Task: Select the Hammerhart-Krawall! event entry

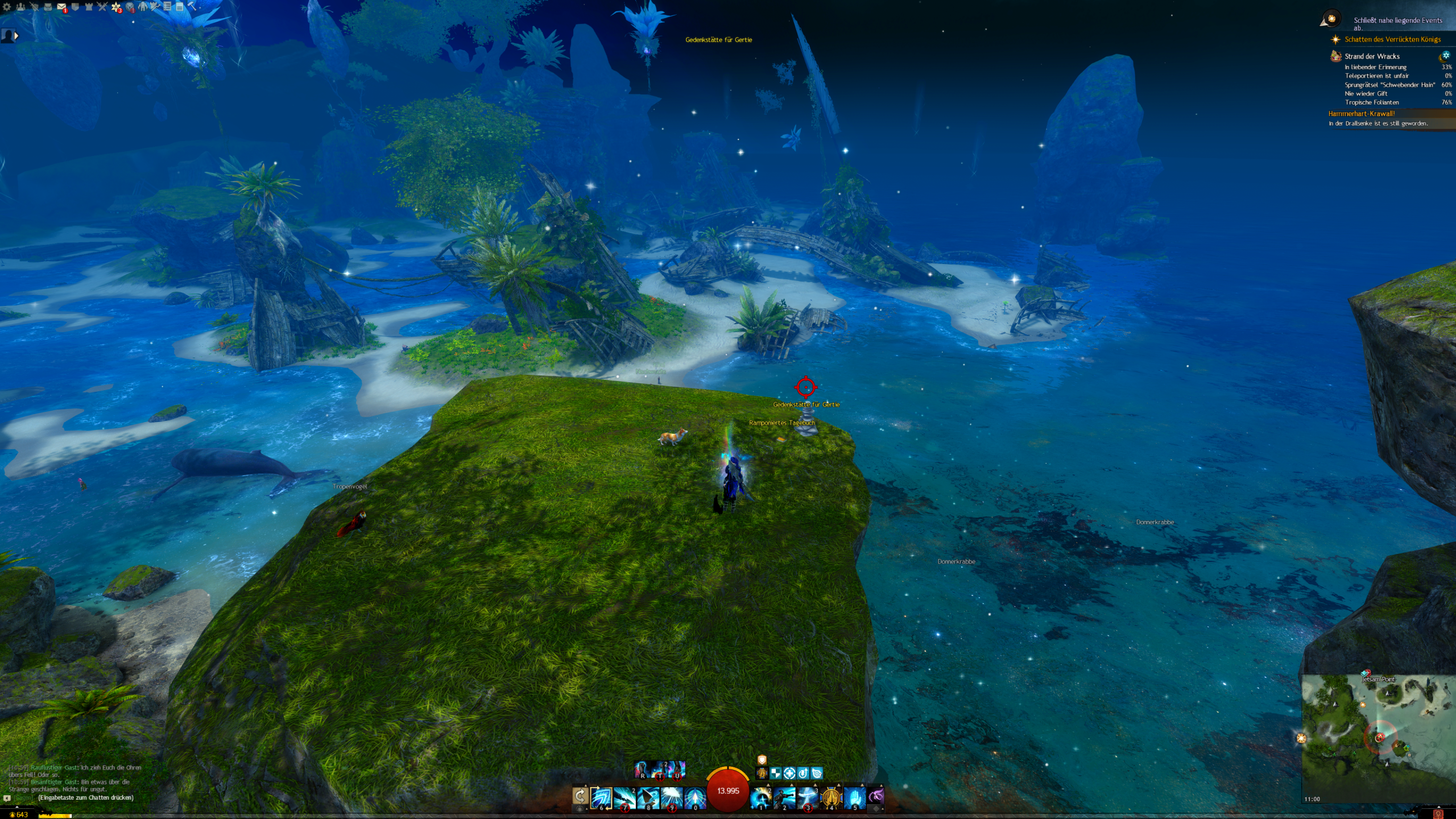Action: 1362,114
